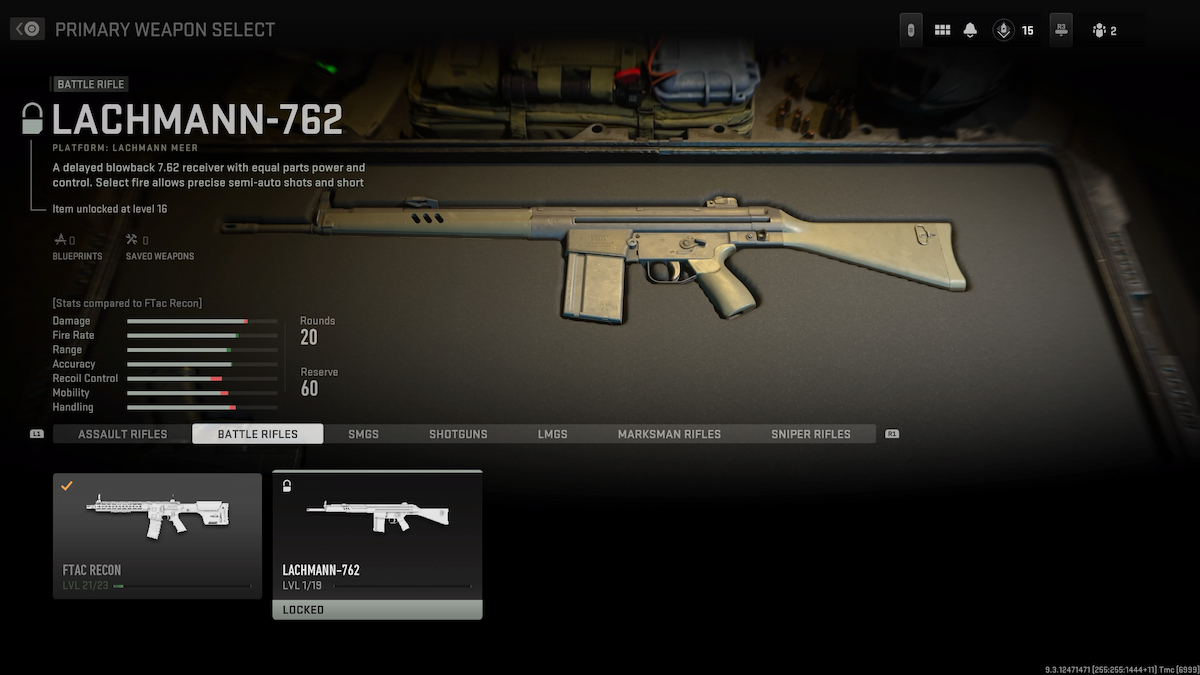Screen dimensions: 1200x675
Task: Open the notifications bell
Action: coord(970,30)
